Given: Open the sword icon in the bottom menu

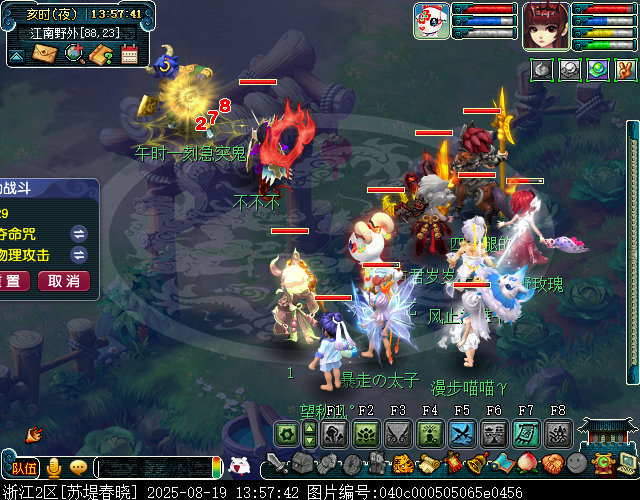Looking at the screenshot, I should (277, 463).
